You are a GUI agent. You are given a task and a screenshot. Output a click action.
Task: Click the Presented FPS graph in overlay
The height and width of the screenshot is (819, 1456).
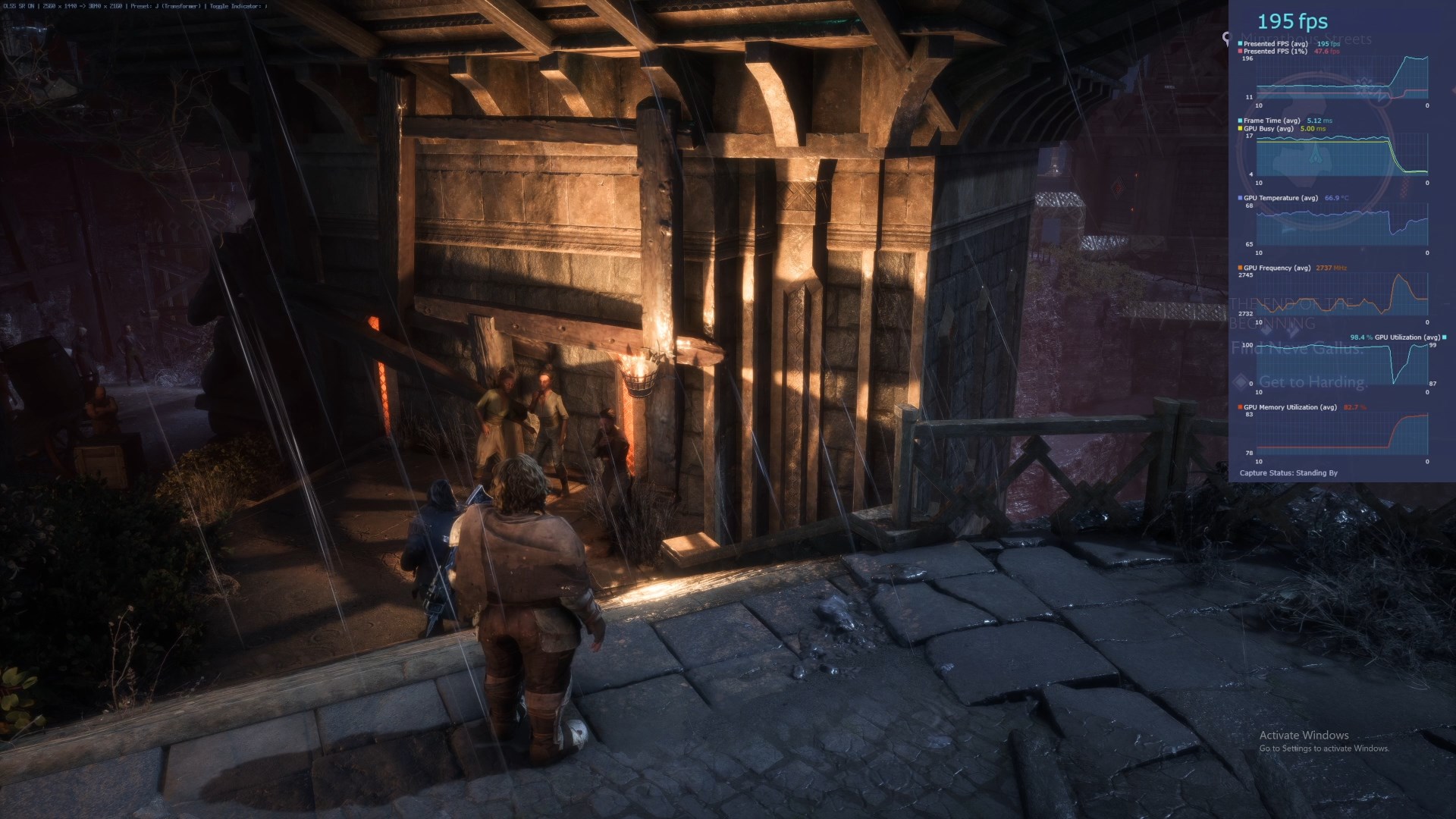coord(1341,78)
